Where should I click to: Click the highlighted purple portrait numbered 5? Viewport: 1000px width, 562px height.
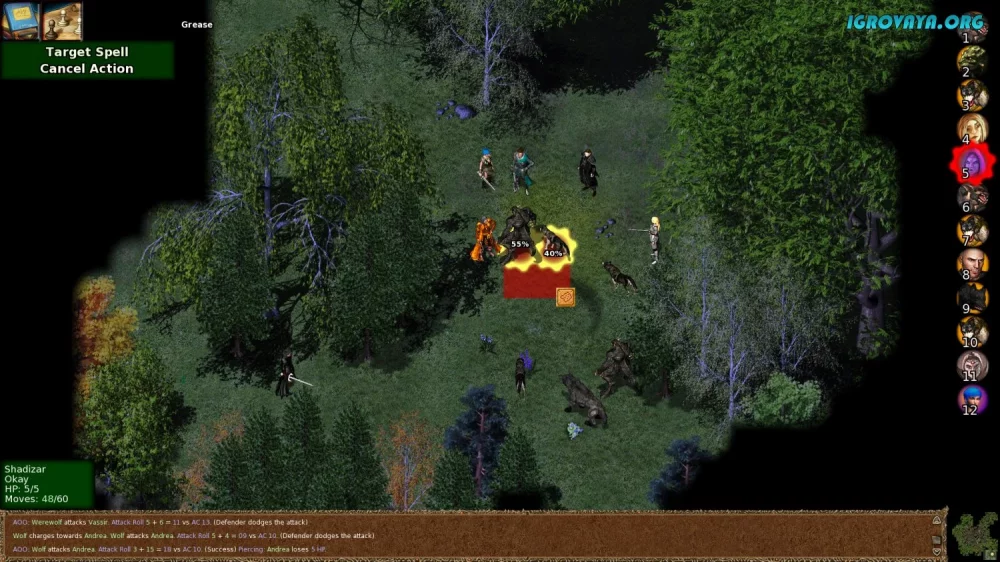point(970,163)
